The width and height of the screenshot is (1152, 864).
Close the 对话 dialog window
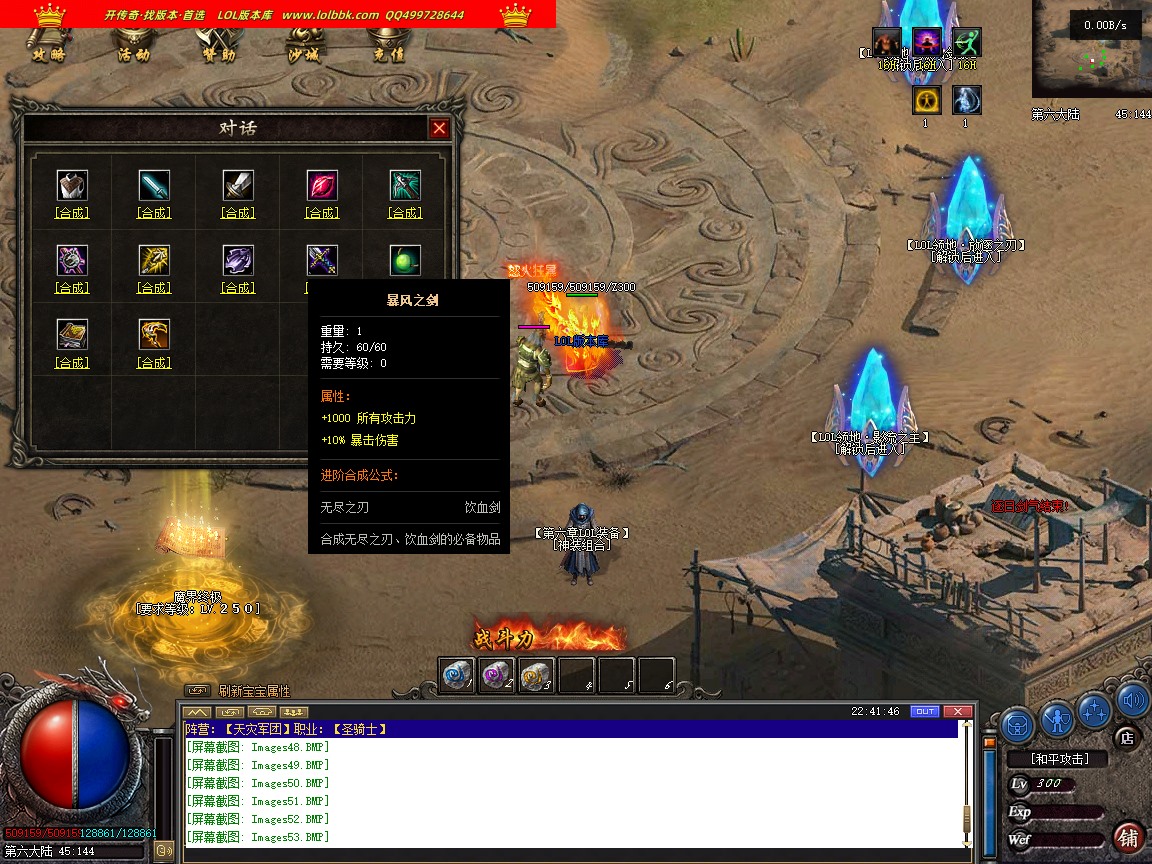pyautogui.click(x=439, y=128)
